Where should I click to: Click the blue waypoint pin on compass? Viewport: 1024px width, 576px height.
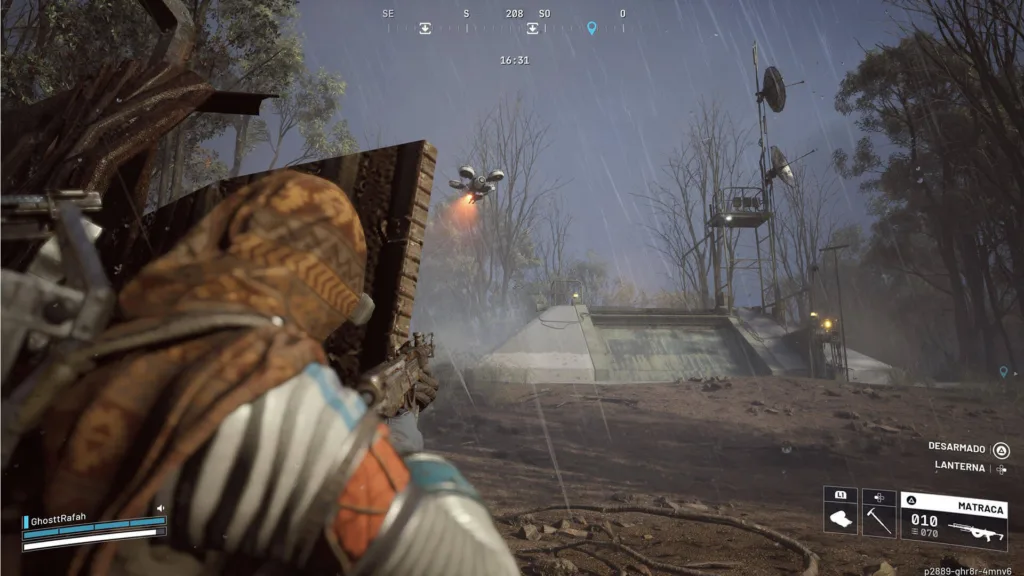tap(591, 28)
